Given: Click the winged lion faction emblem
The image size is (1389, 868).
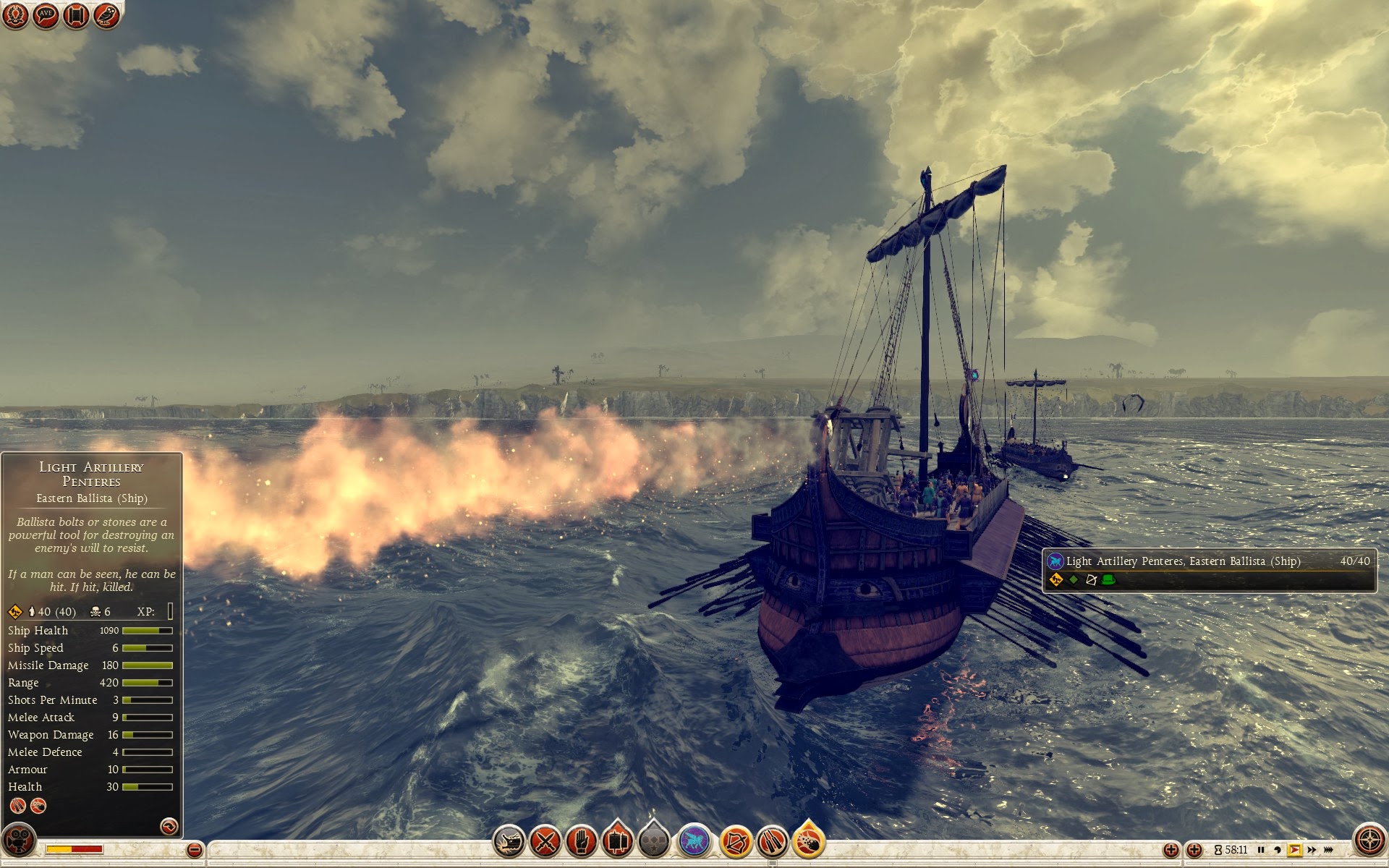Looking at the screenshot, I should [694, 841].
